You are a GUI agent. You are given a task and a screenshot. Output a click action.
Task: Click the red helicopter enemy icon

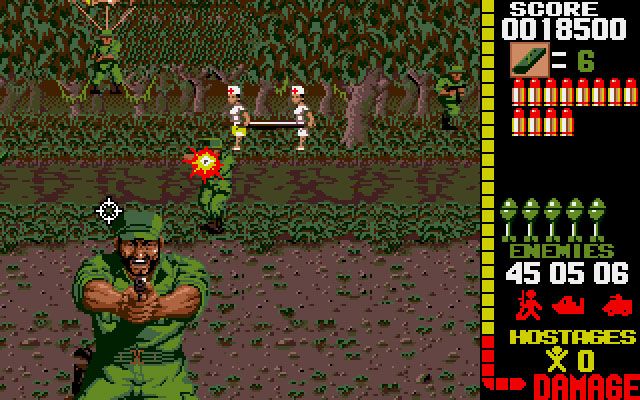571,303
